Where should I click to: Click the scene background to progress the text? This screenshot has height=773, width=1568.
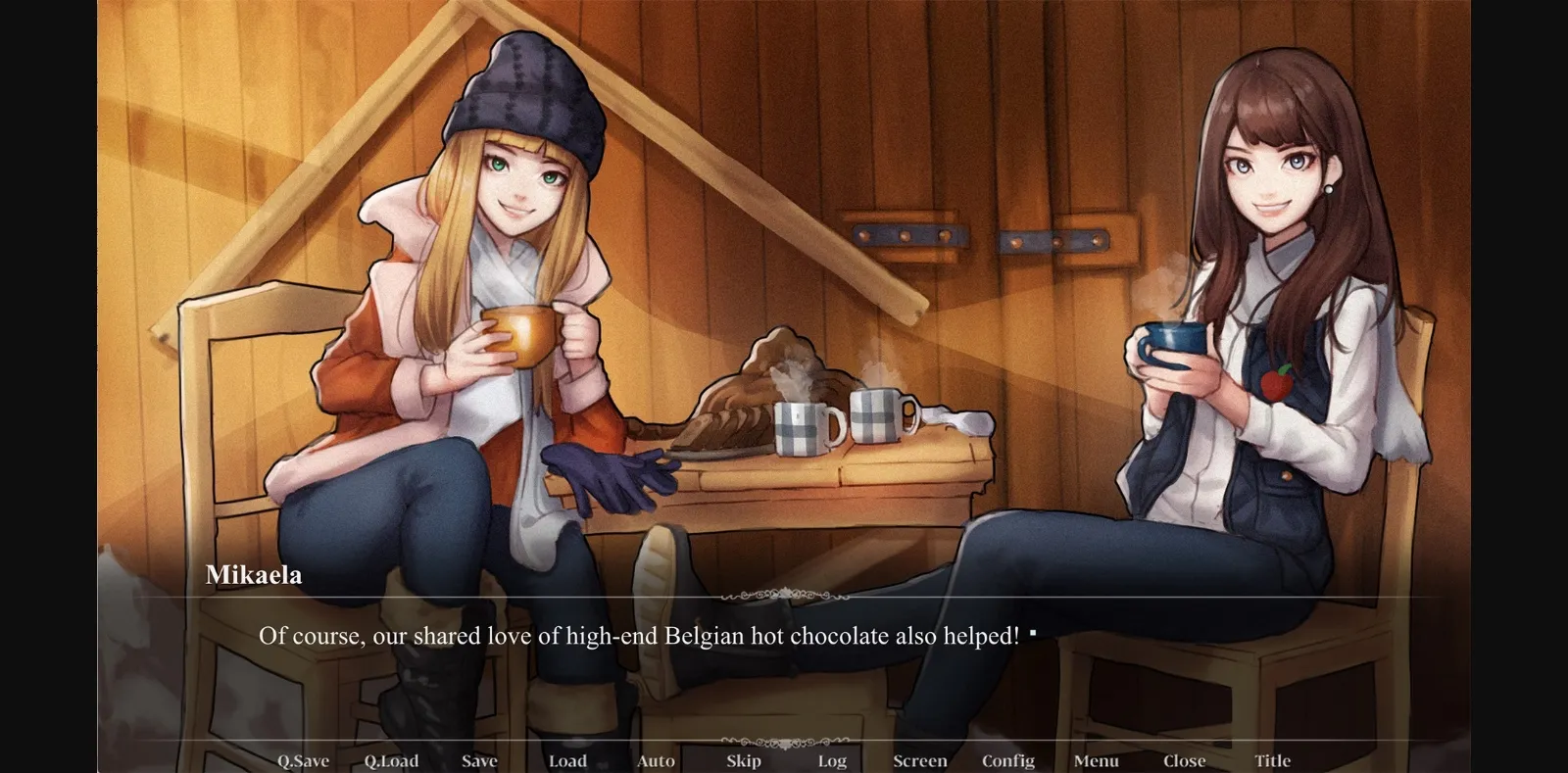882,147
